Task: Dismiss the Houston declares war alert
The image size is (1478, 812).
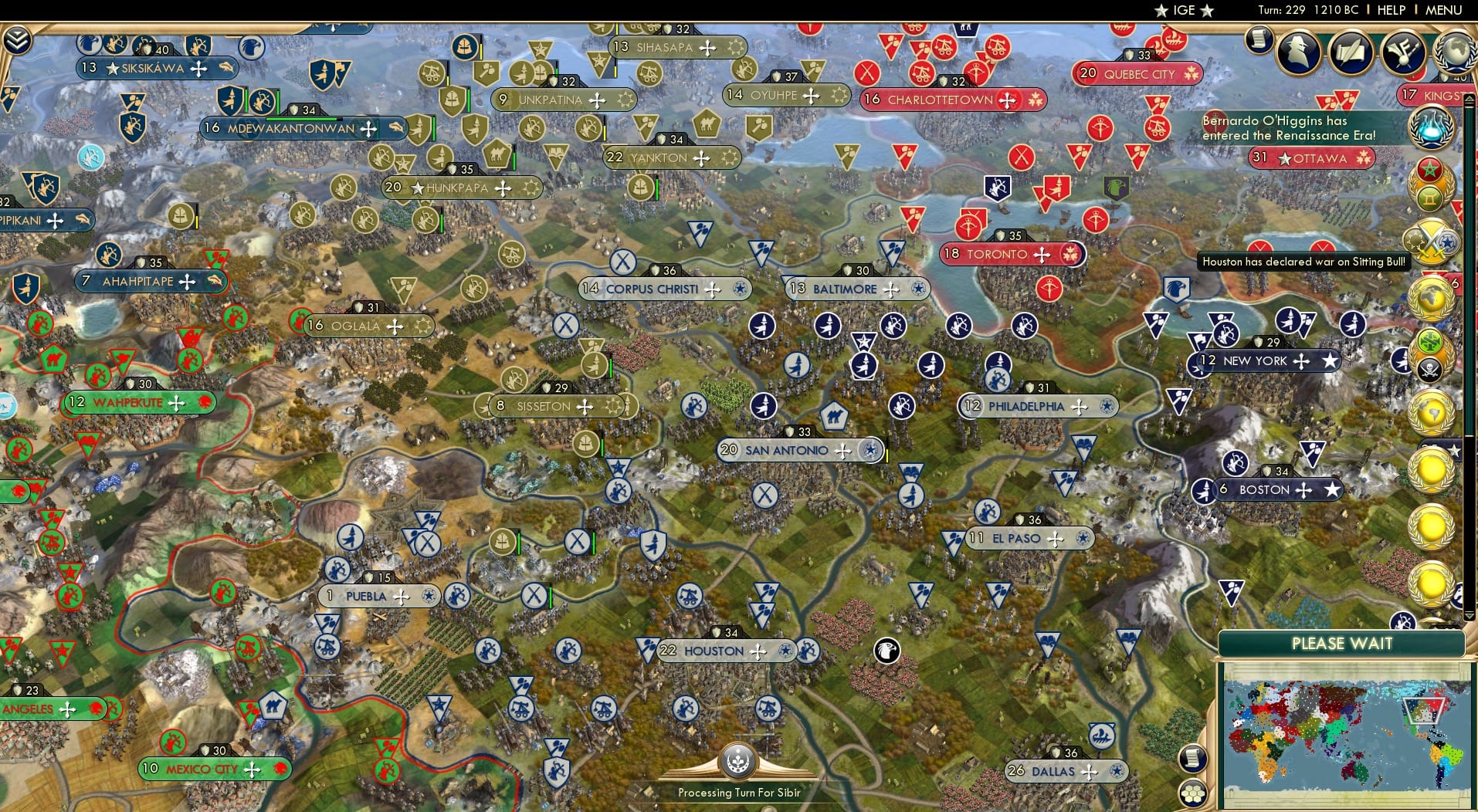Action: 1303,262
